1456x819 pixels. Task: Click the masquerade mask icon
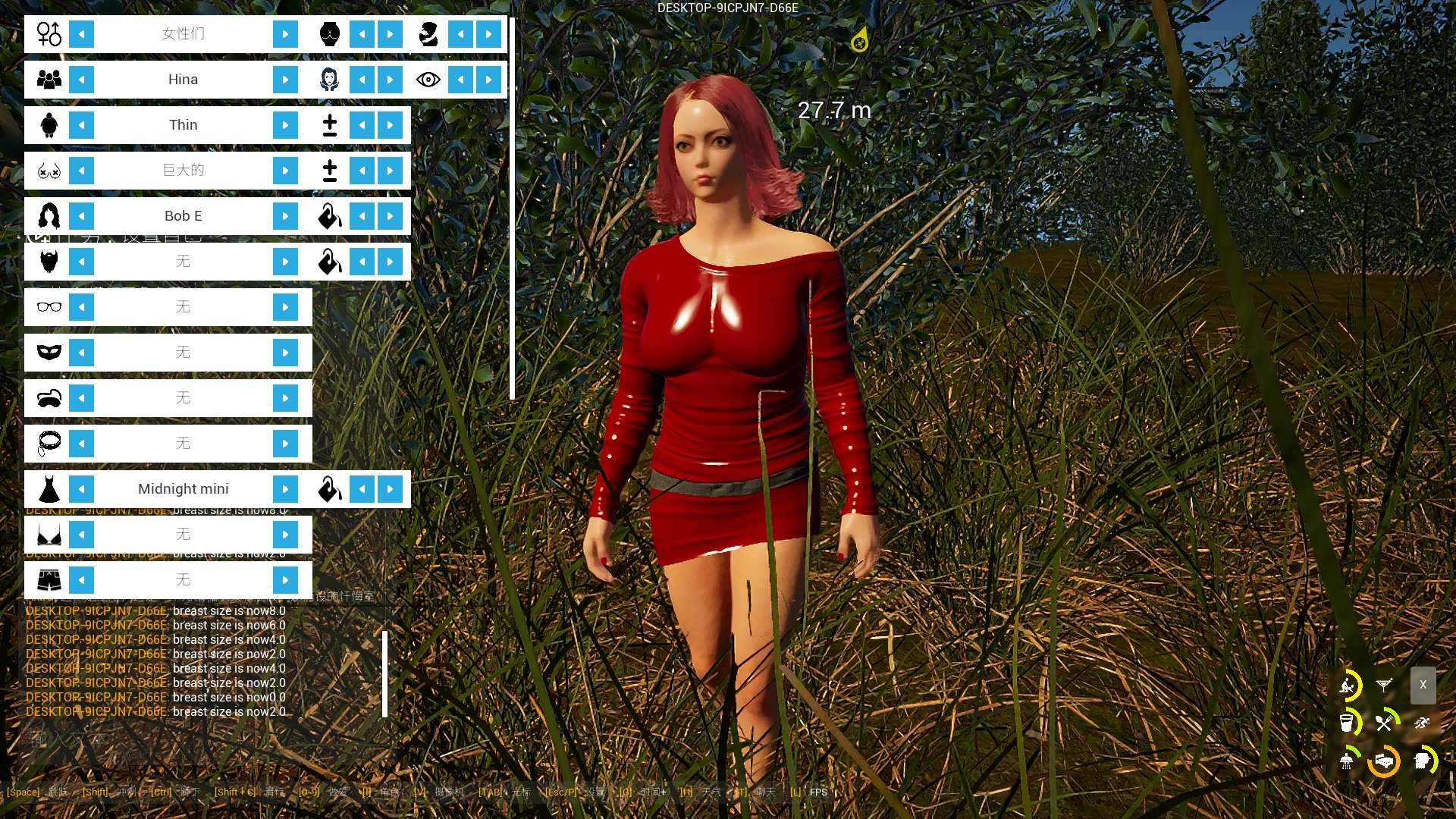click(x=49, y=352)
